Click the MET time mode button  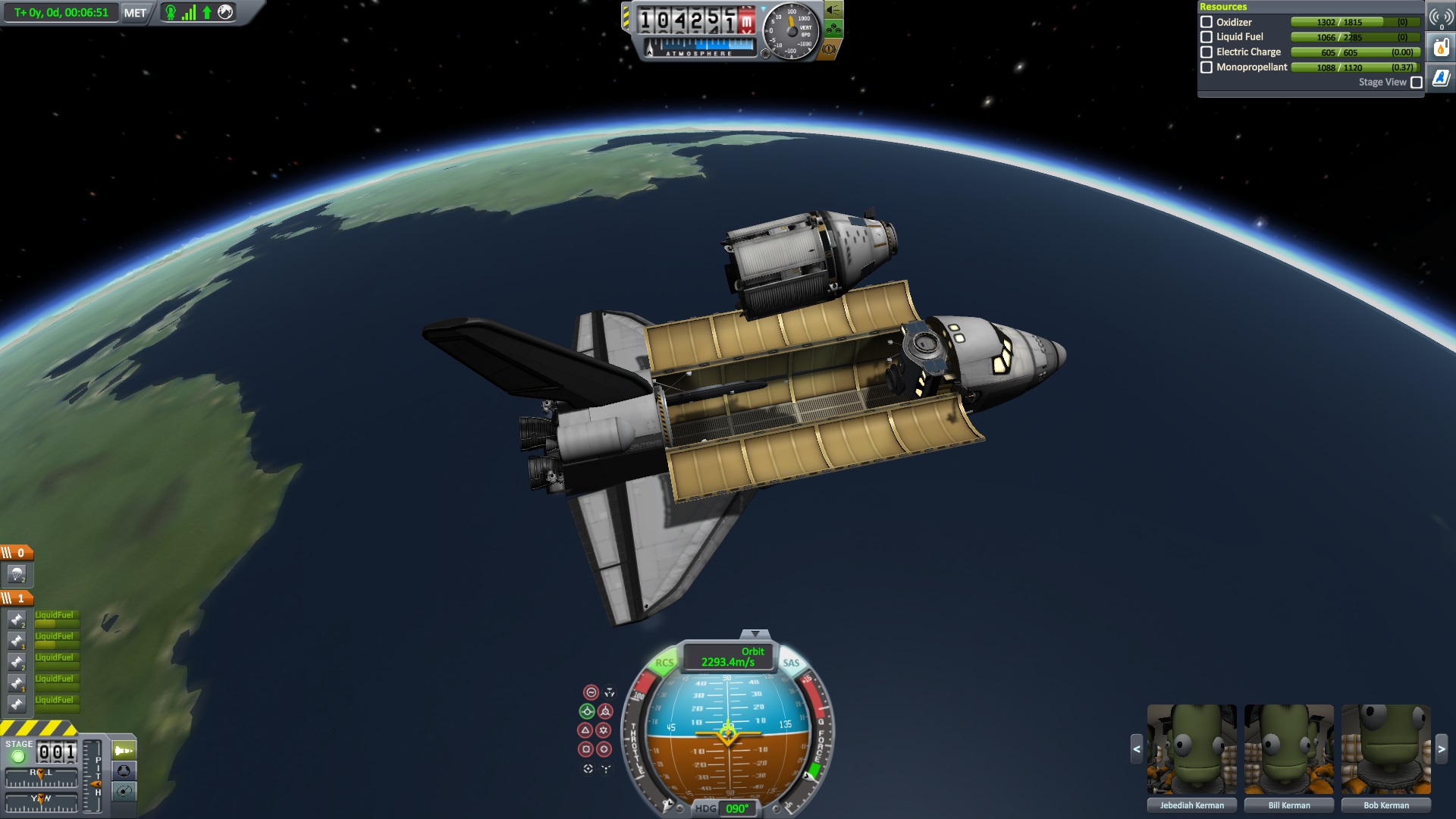(135, 13)
